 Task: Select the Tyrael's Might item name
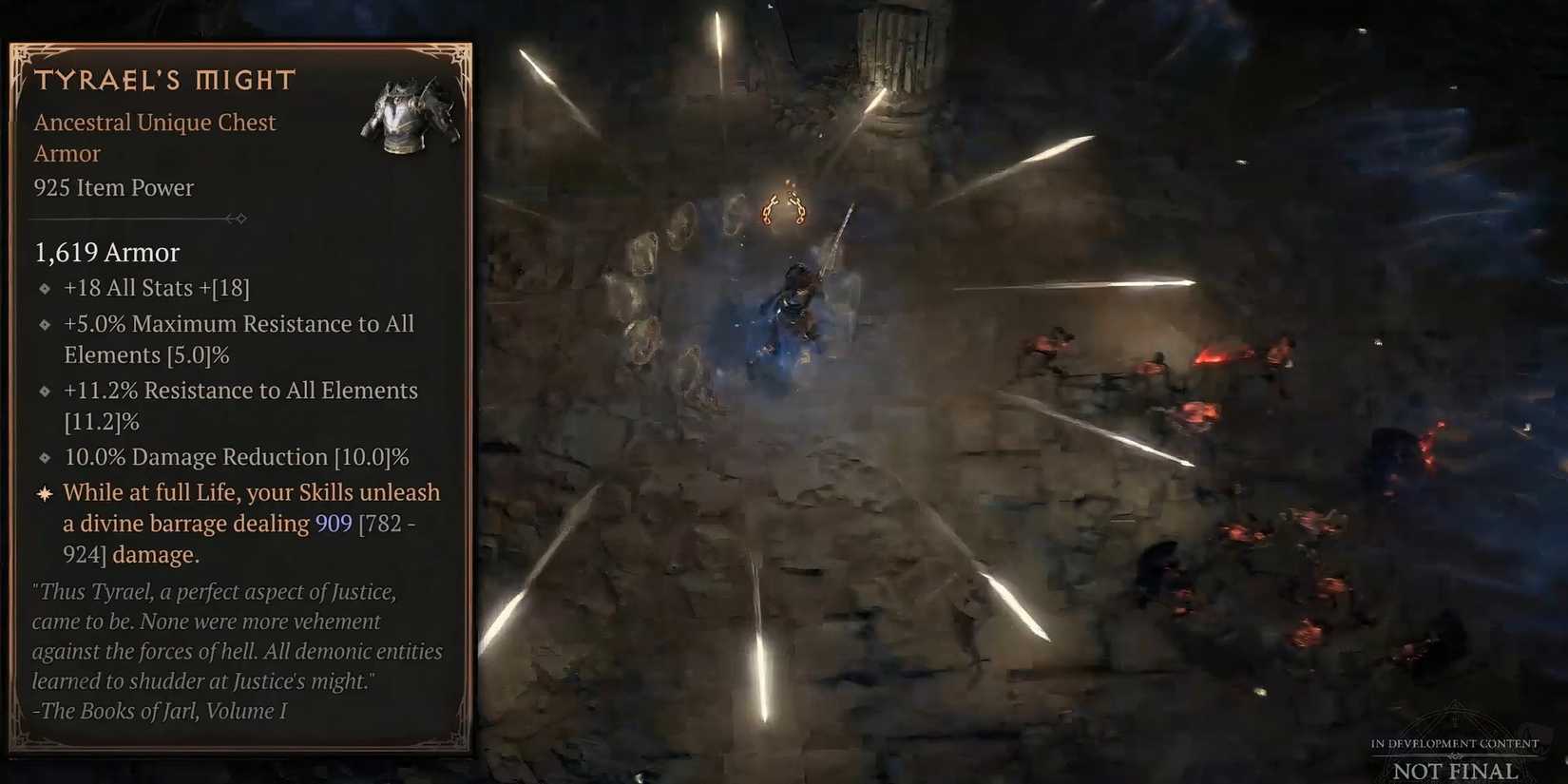click(163, 80)
